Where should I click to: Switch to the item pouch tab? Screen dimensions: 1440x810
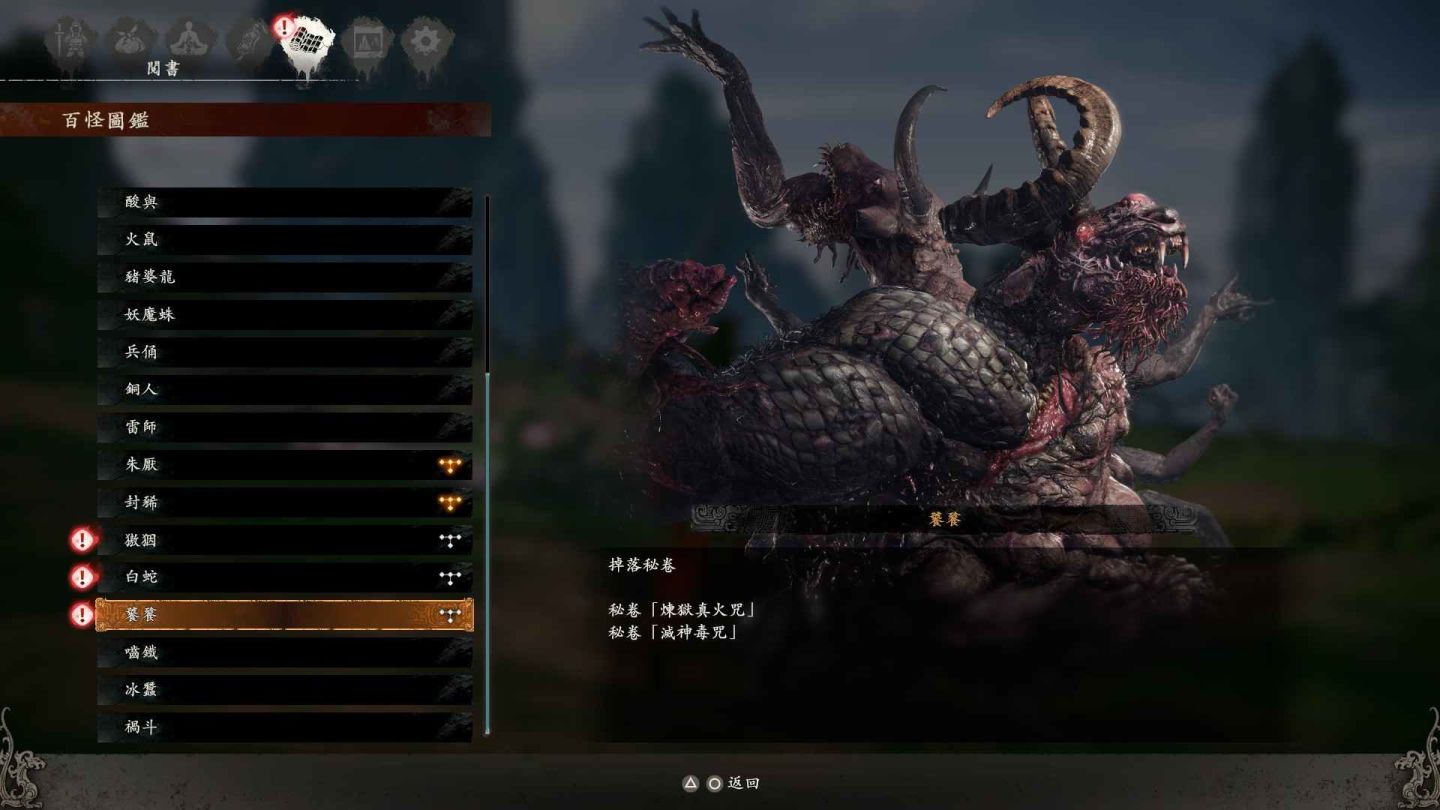point(130,42)
